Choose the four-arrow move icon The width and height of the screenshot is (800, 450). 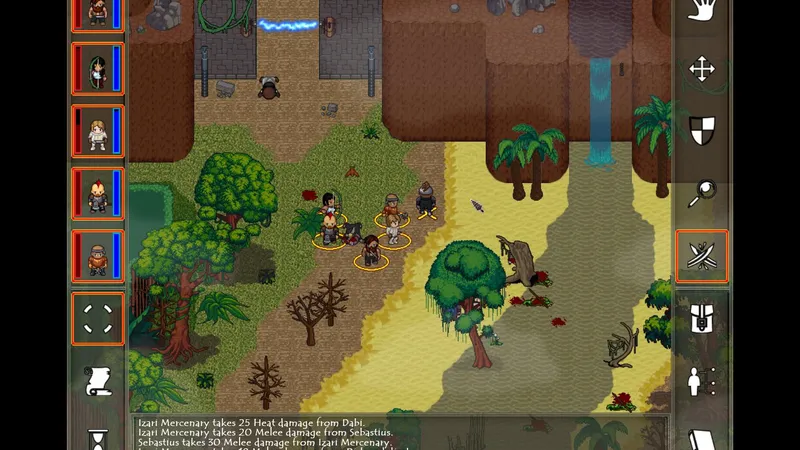[702, 69]
